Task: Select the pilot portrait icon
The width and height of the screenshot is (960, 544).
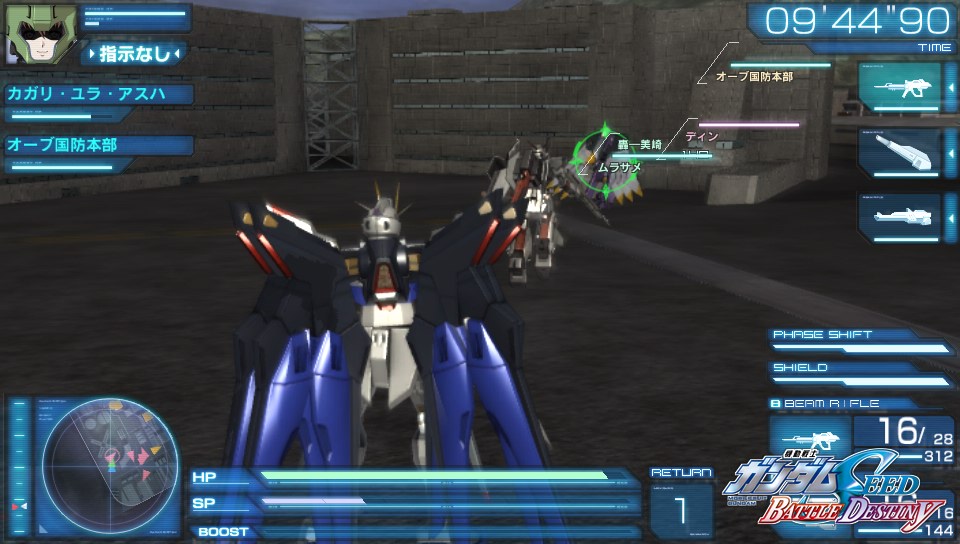Action: tap(29, 36)
